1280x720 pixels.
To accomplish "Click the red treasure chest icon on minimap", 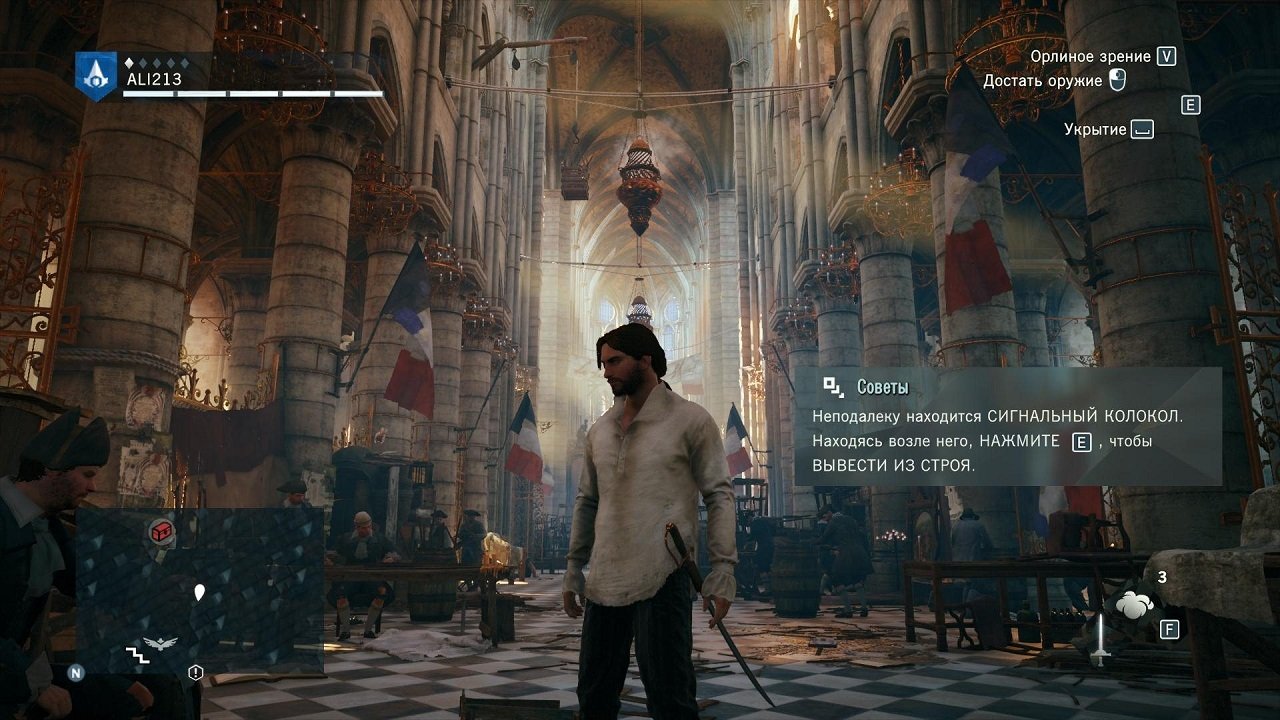I will tap(161, 533).
